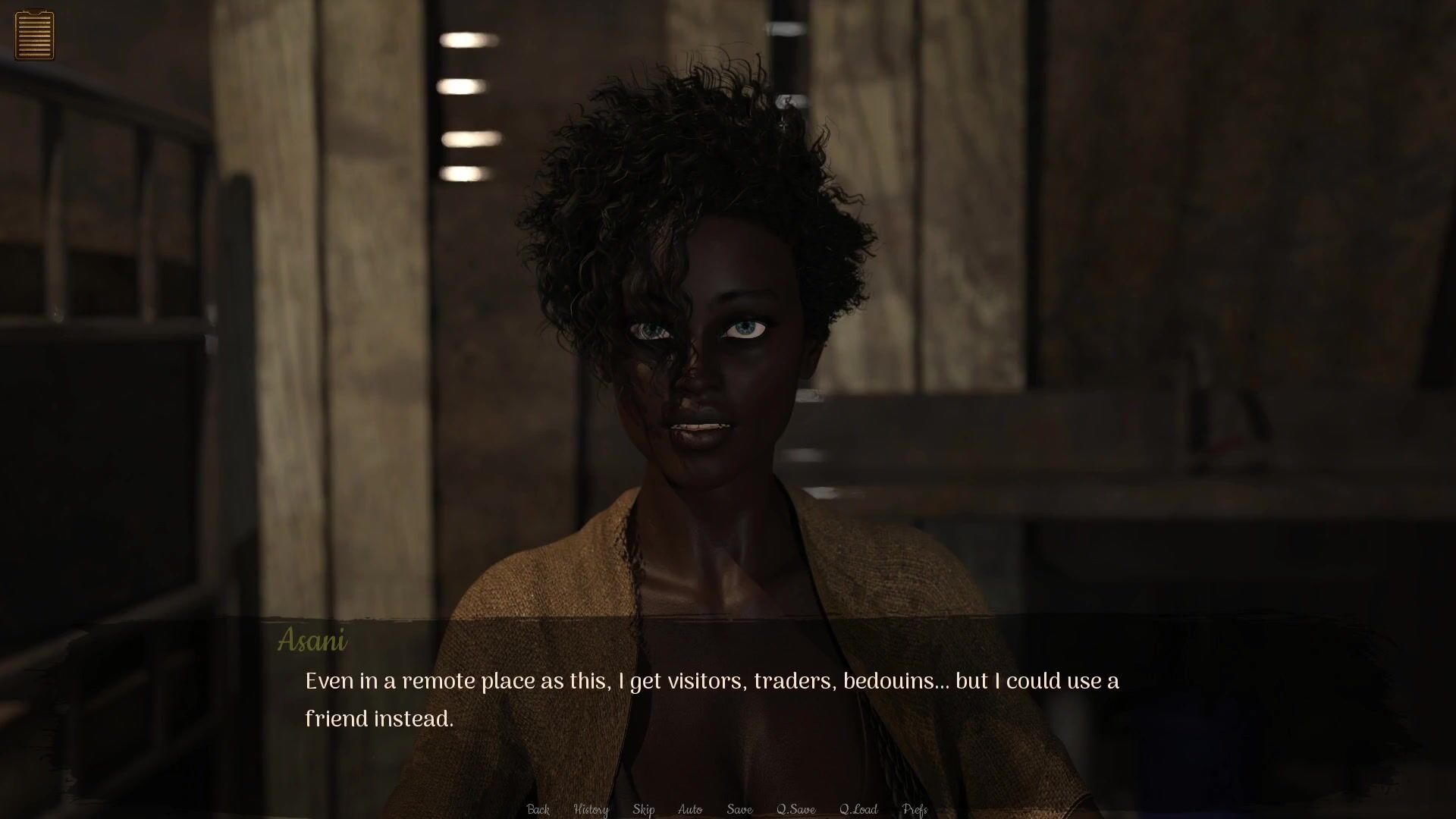Go Back to the previous line

(538, 809)
